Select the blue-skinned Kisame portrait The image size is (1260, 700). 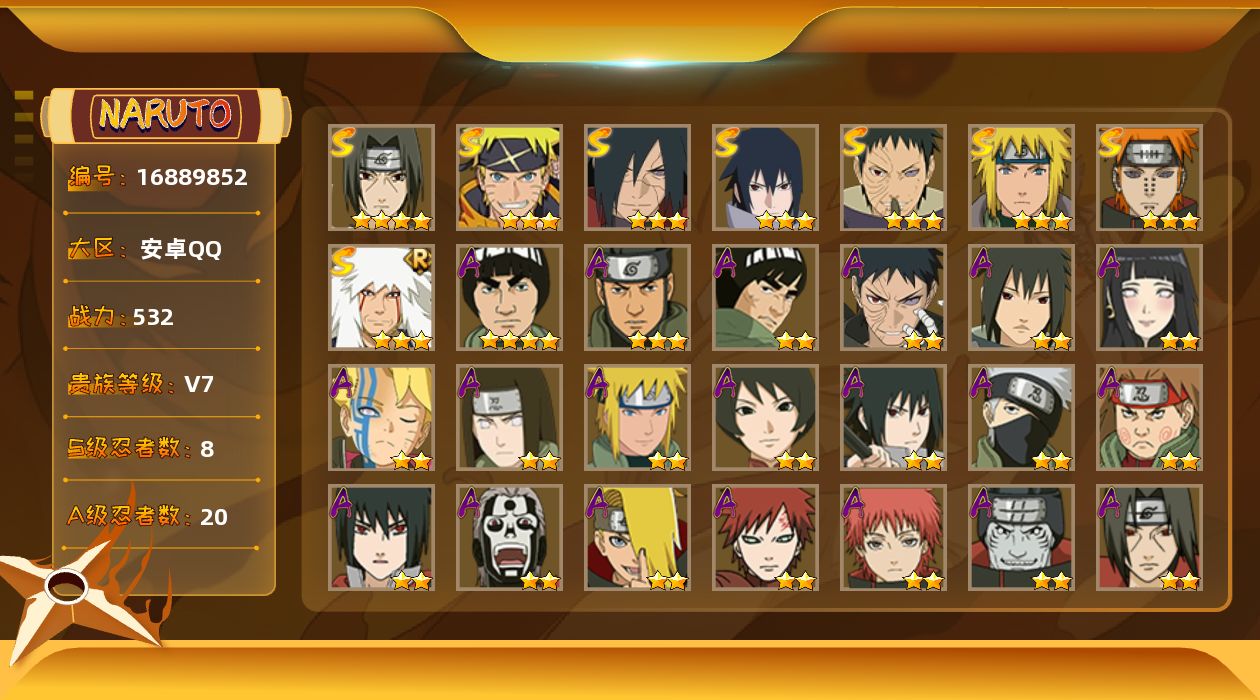click(x=1021, y=538)
